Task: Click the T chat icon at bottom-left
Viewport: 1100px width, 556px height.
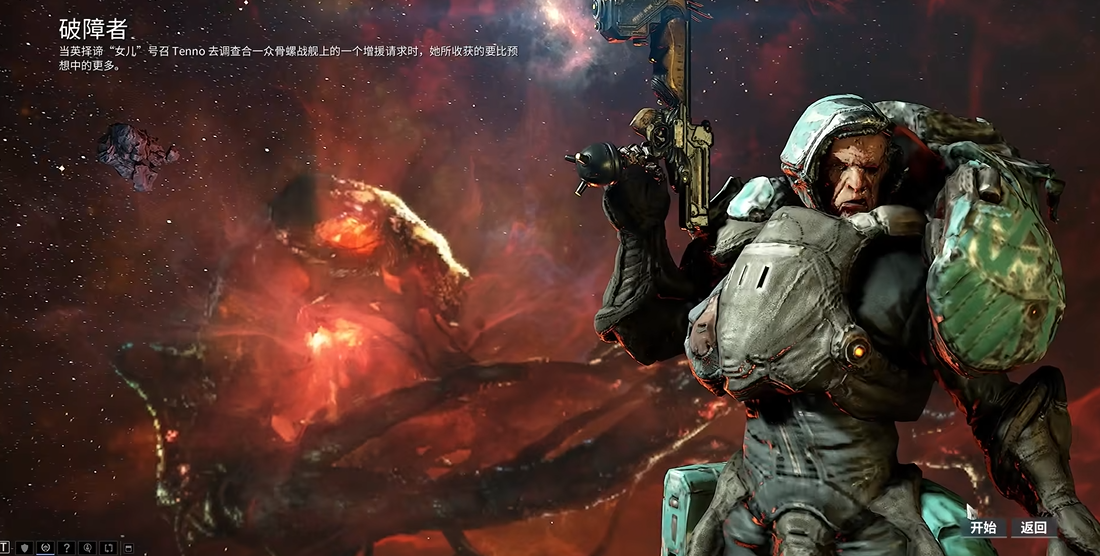Action: click(x=4, y=548)
